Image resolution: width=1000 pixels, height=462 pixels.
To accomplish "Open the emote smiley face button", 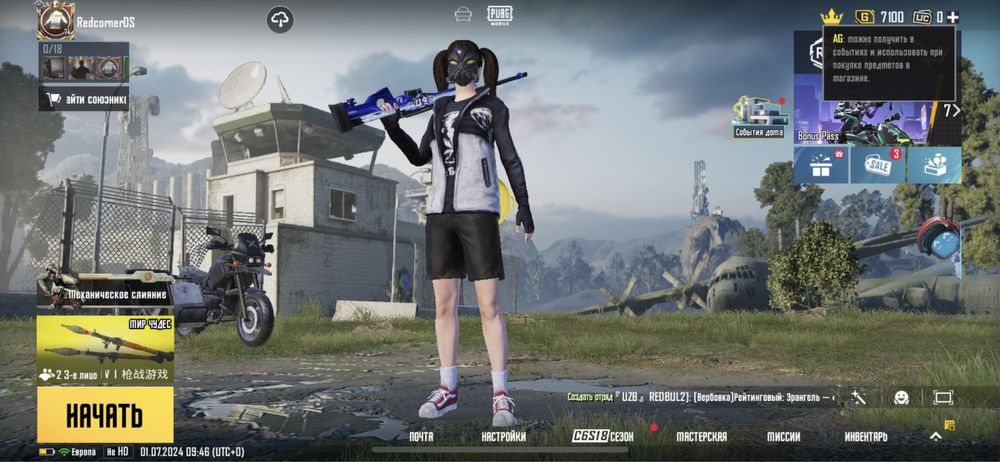I will tap(901, 397).
